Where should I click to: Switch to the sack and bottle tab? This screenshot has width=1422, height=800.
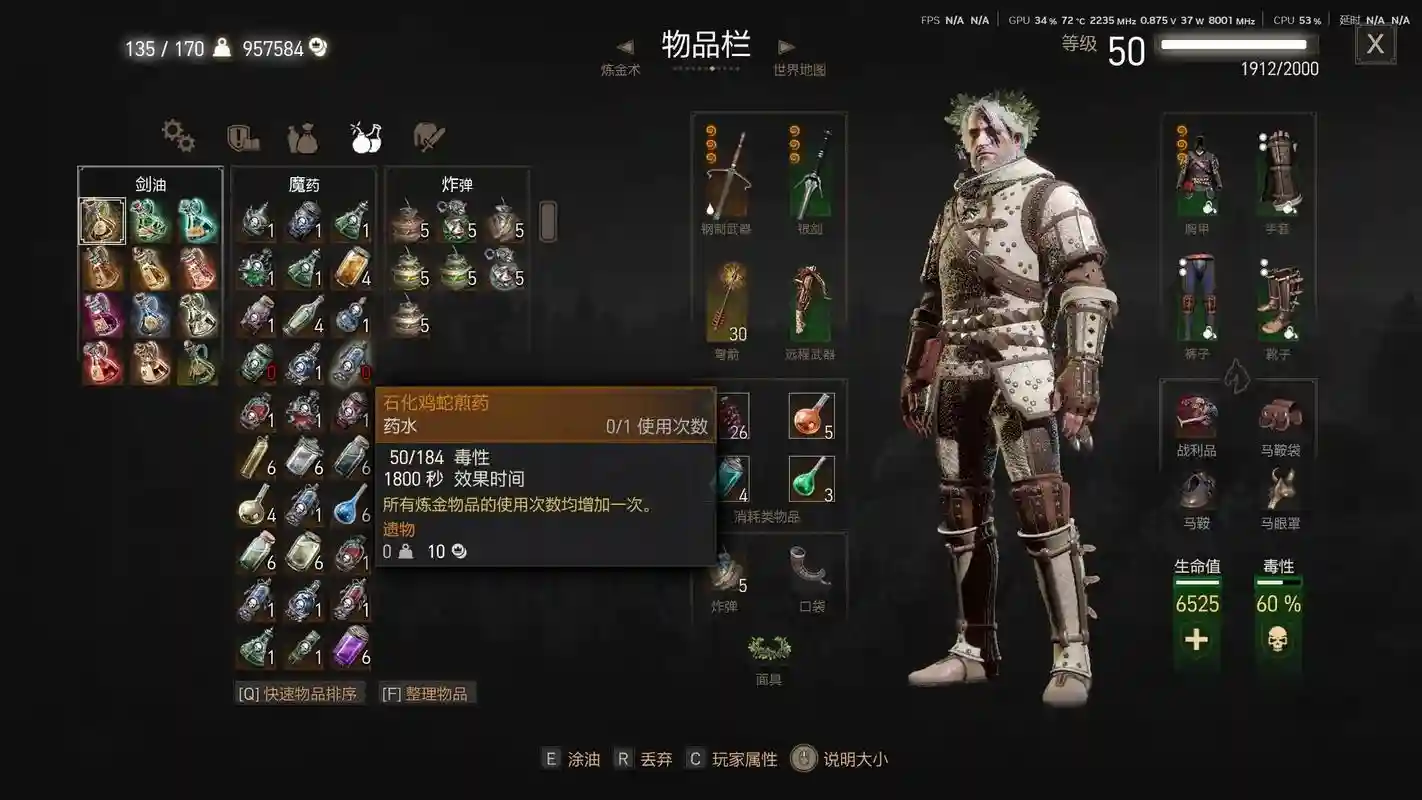point(302,137)
